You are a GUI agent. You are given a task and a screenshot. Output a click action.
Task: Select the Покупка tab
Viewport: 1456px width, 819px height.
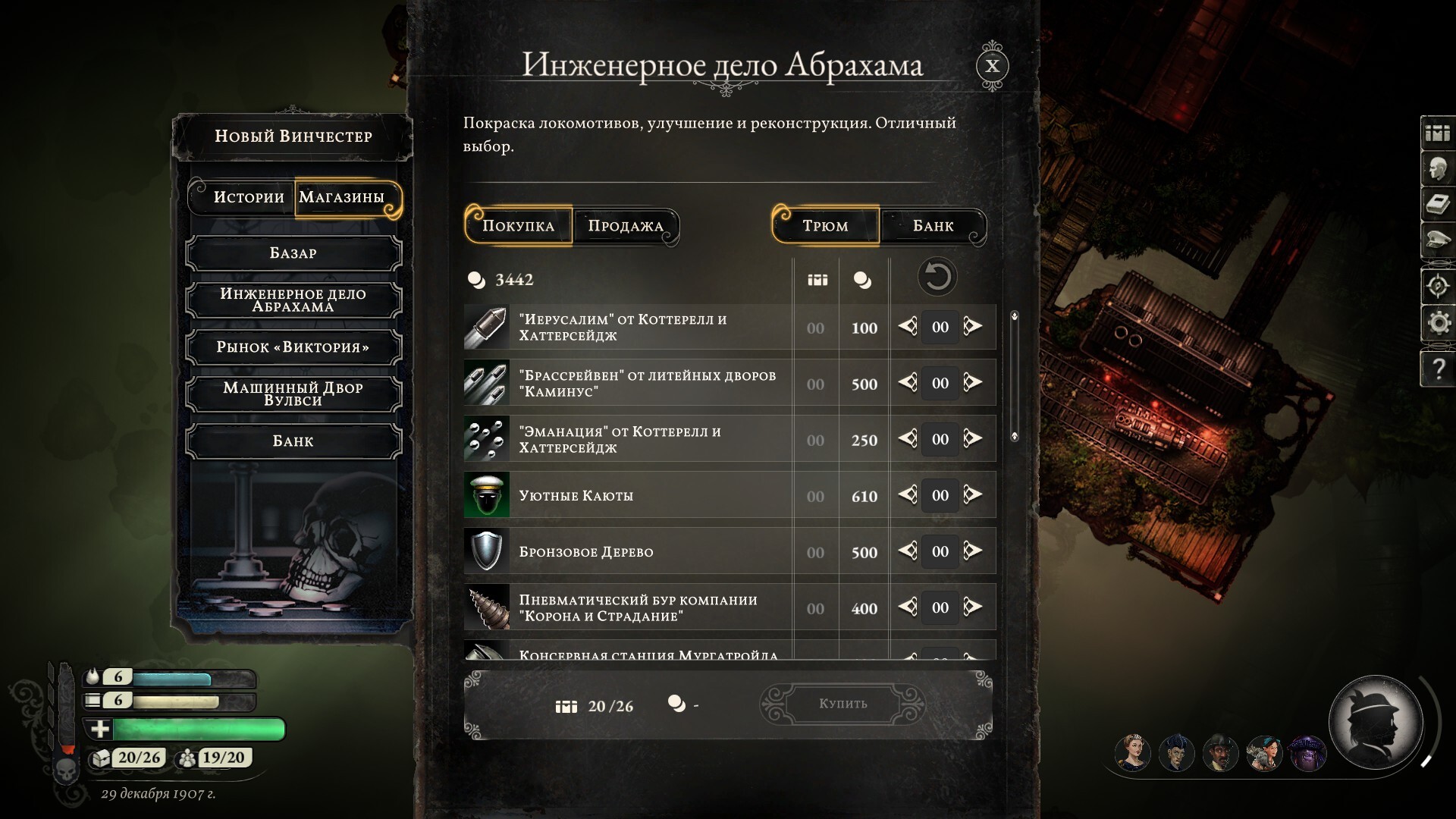[x=519, y=226]
